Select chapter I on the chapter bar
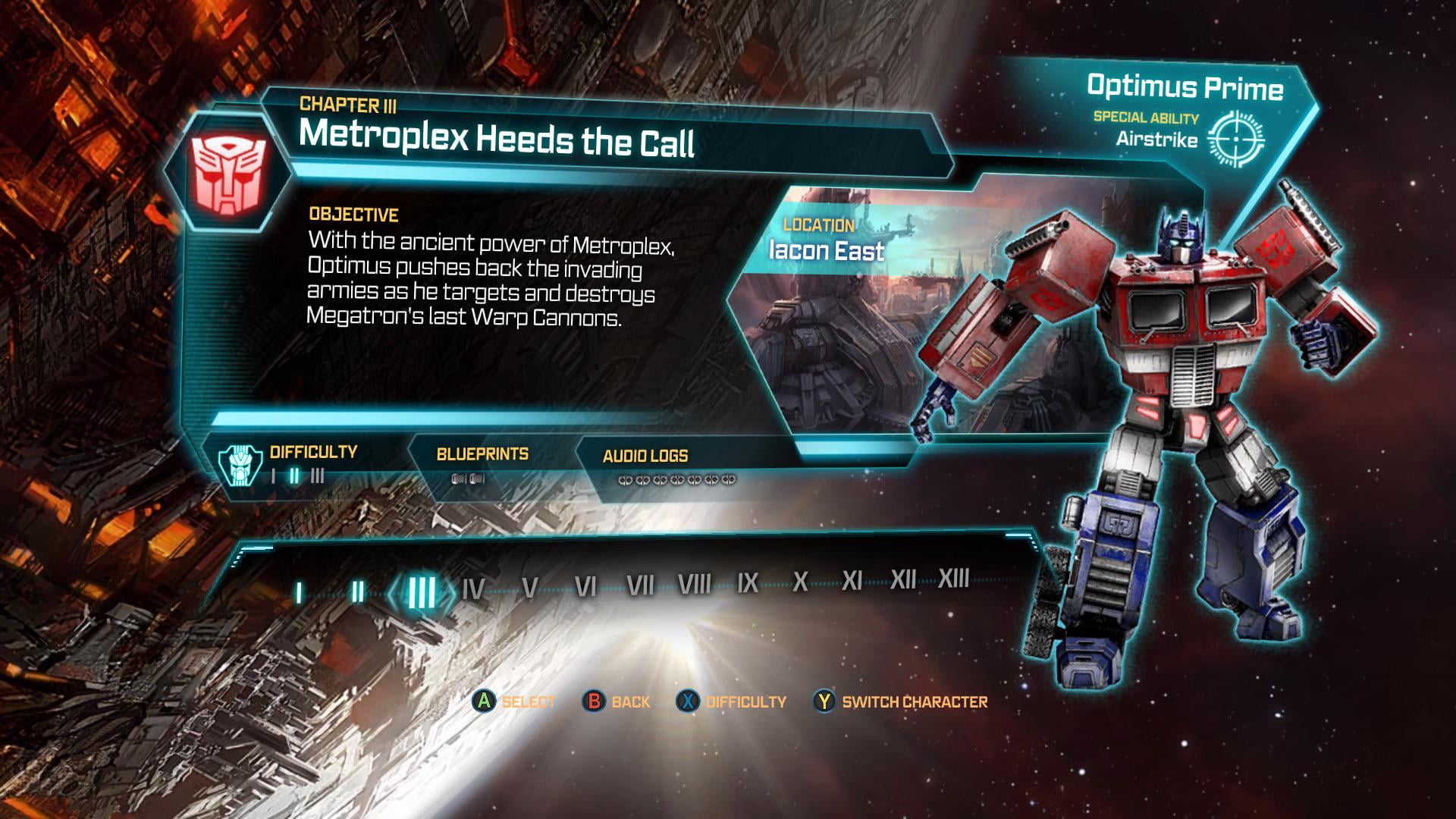 pos(299,593)
